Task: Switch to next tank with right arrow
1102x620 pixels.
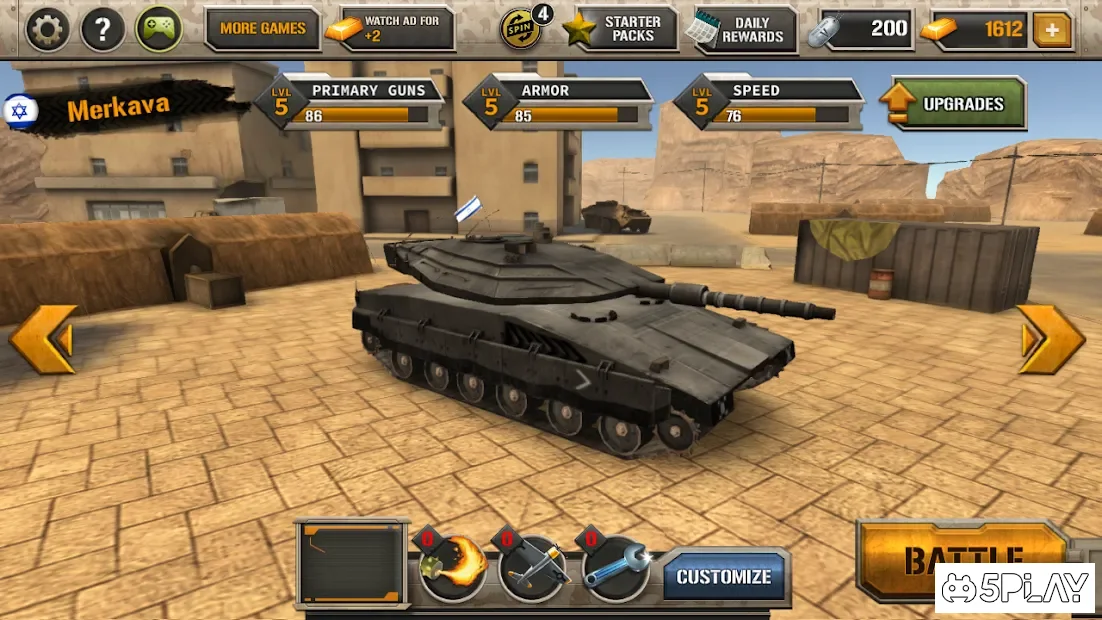Action: tap(1051, 339)
